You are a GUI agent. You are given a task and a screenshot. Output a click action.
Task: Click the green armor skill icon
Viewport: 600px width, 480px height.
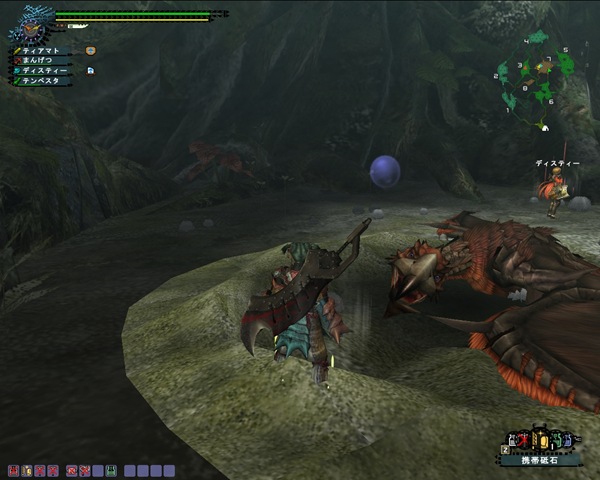click(111, 469)
